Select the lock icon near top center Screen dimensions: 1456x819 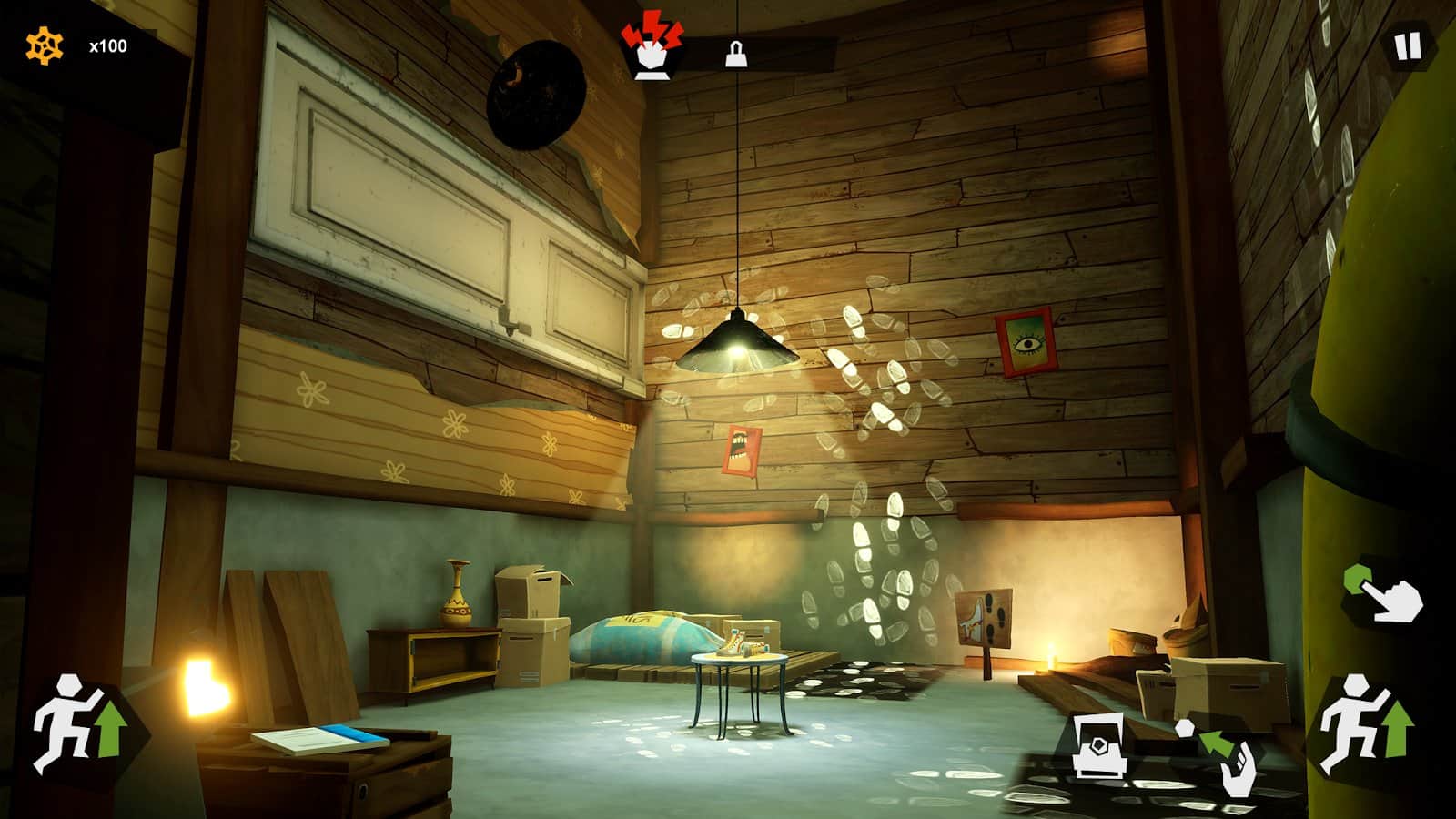point(735,55)
